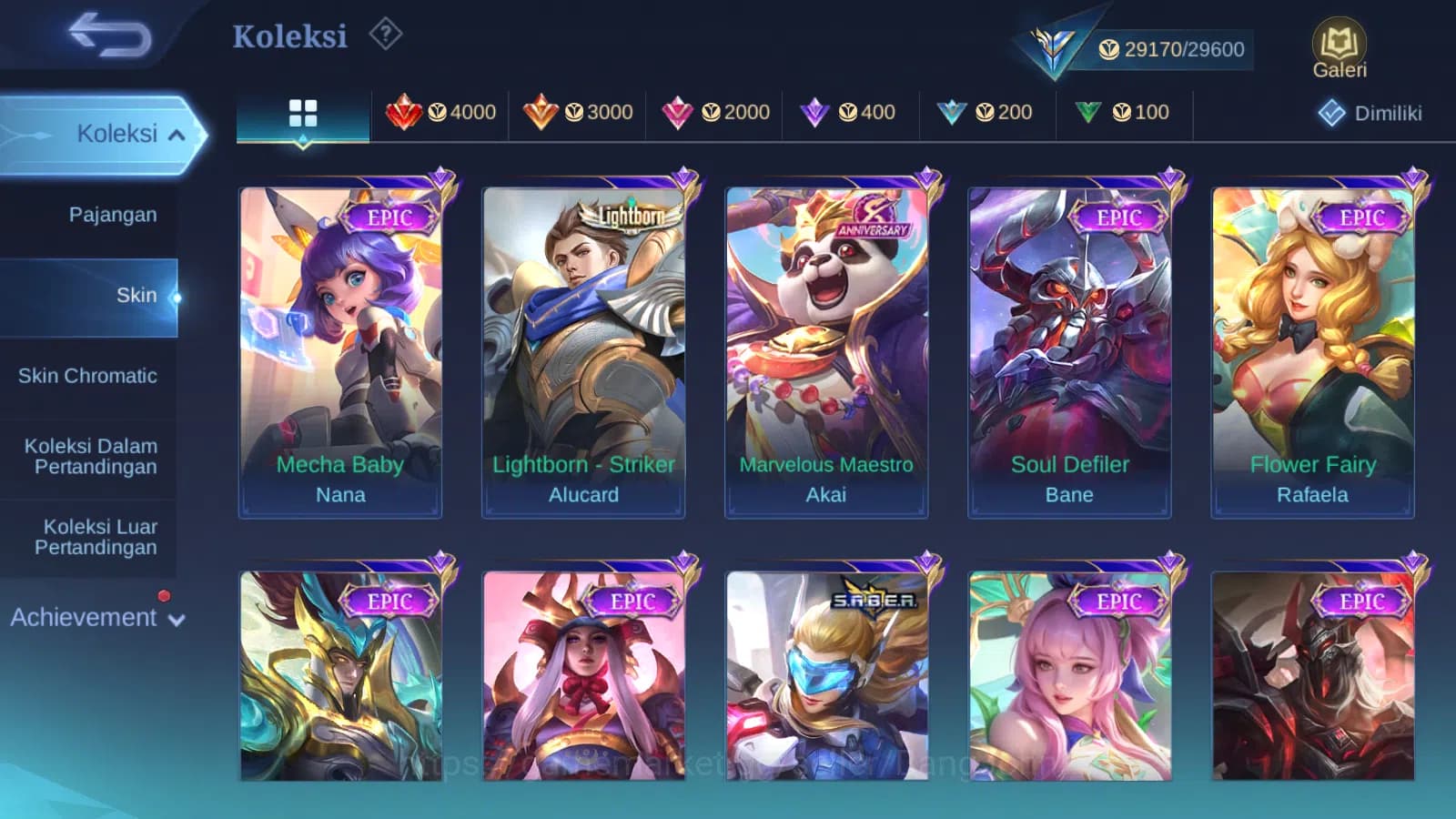1456x819 pixels.
Task: Enable the Dimiliki filter checkbox
Action: point(1331,113)
